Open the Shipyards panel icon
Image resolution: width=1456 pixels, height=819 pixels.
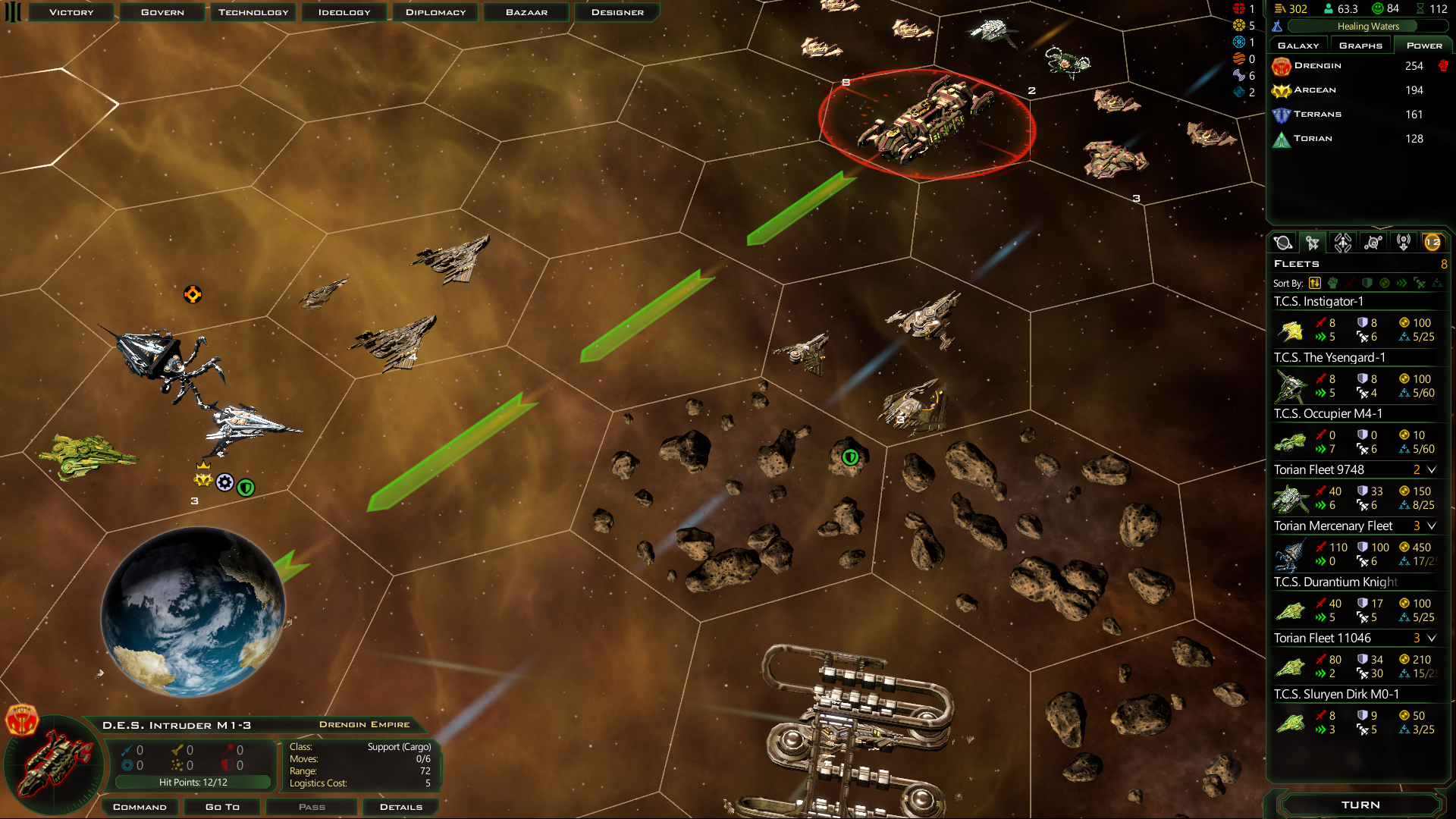(x=1342, y=242)
